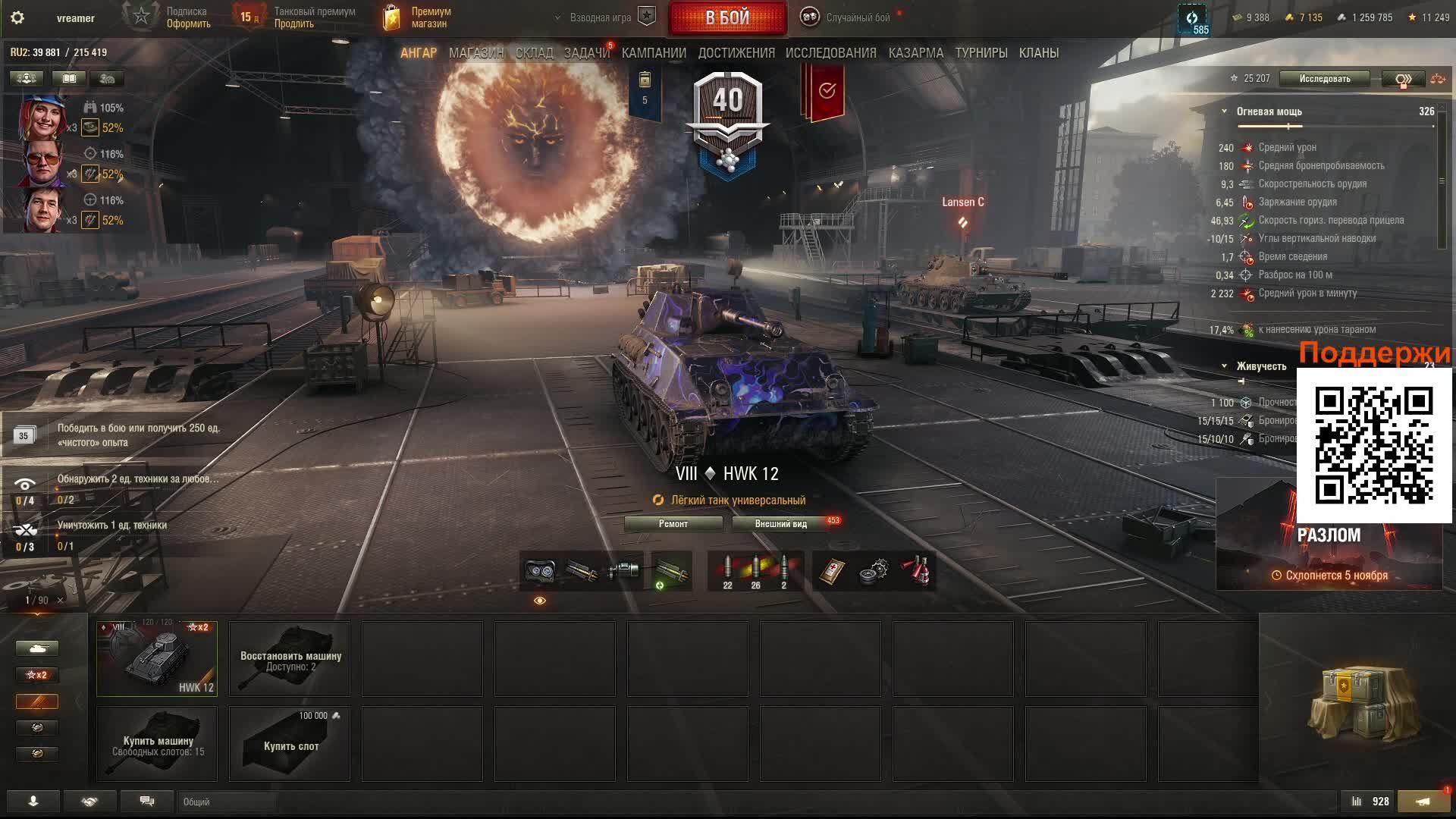Screen dimensions: 1456x819
Task: Switch to the СКЛАД tab
Action: click(534, 53)
